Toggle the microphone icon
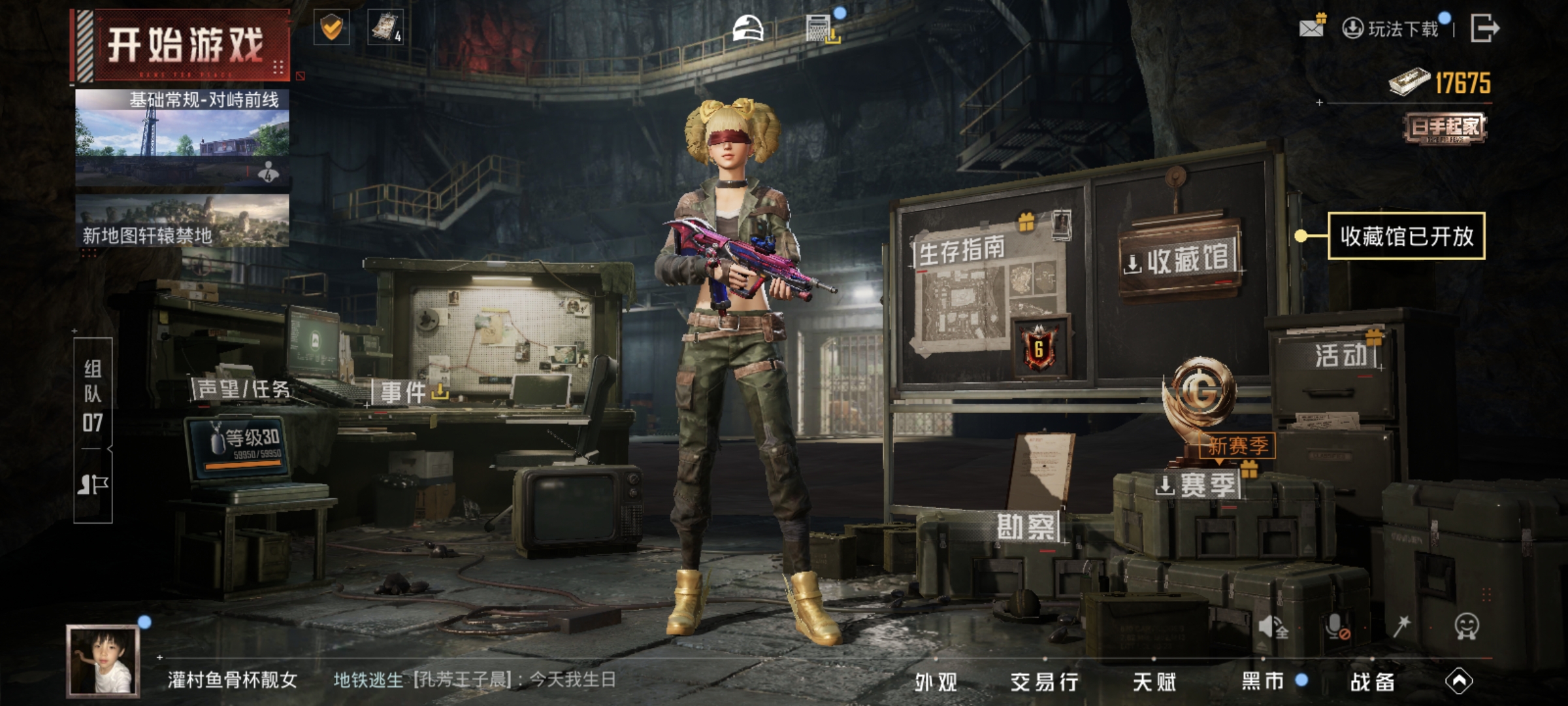This screenshot has width=1568, height=706. coord(1337,627)
